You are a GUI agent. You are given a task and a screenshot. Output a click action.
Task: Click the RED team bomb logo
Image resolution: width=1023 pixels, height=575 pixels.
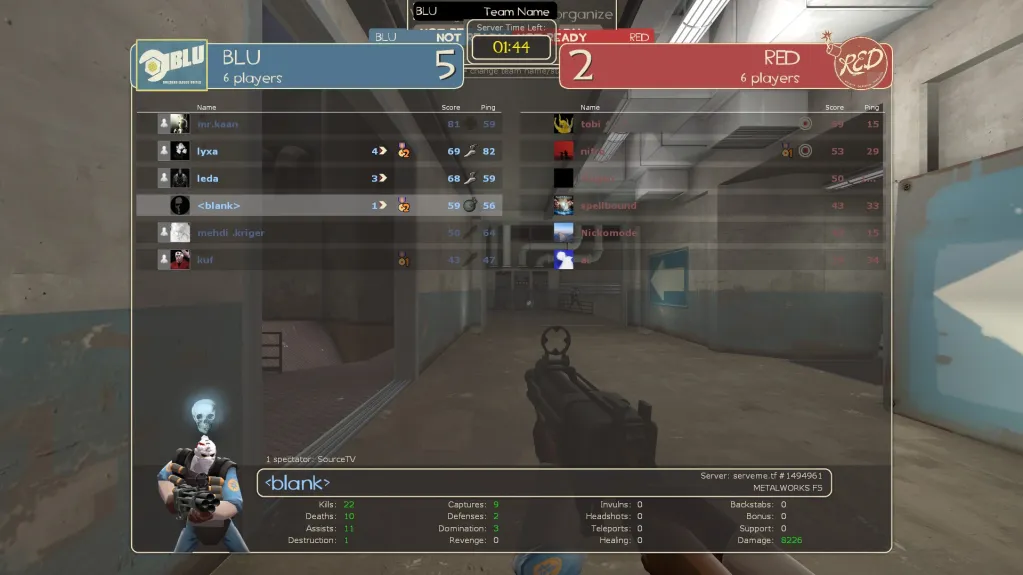[x=858, y=63]
